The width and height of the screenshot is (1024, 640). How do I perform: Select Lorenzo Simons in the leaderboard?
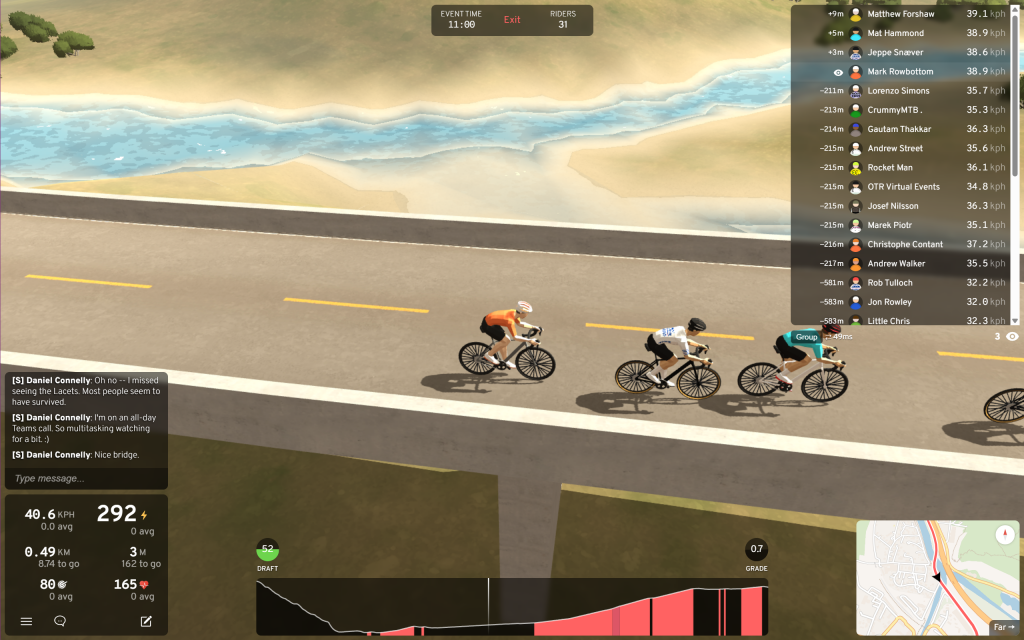pos(898,91)
